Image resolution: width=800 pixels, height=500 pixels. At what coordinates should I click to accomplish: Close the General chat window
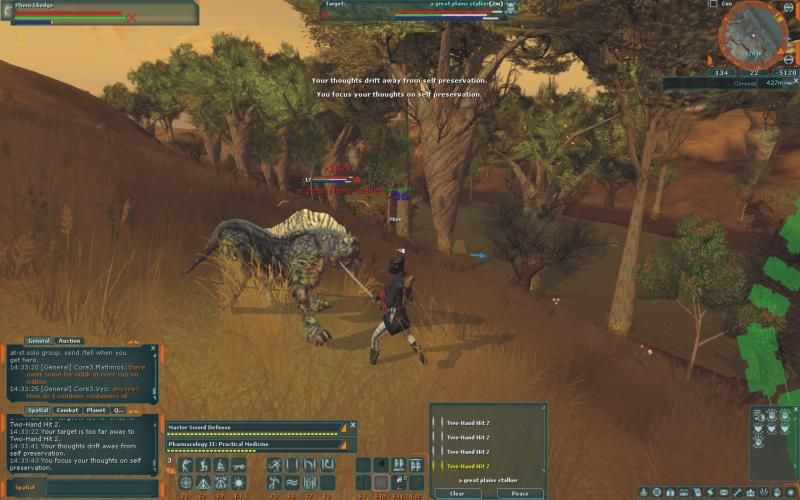click(153, 348)
